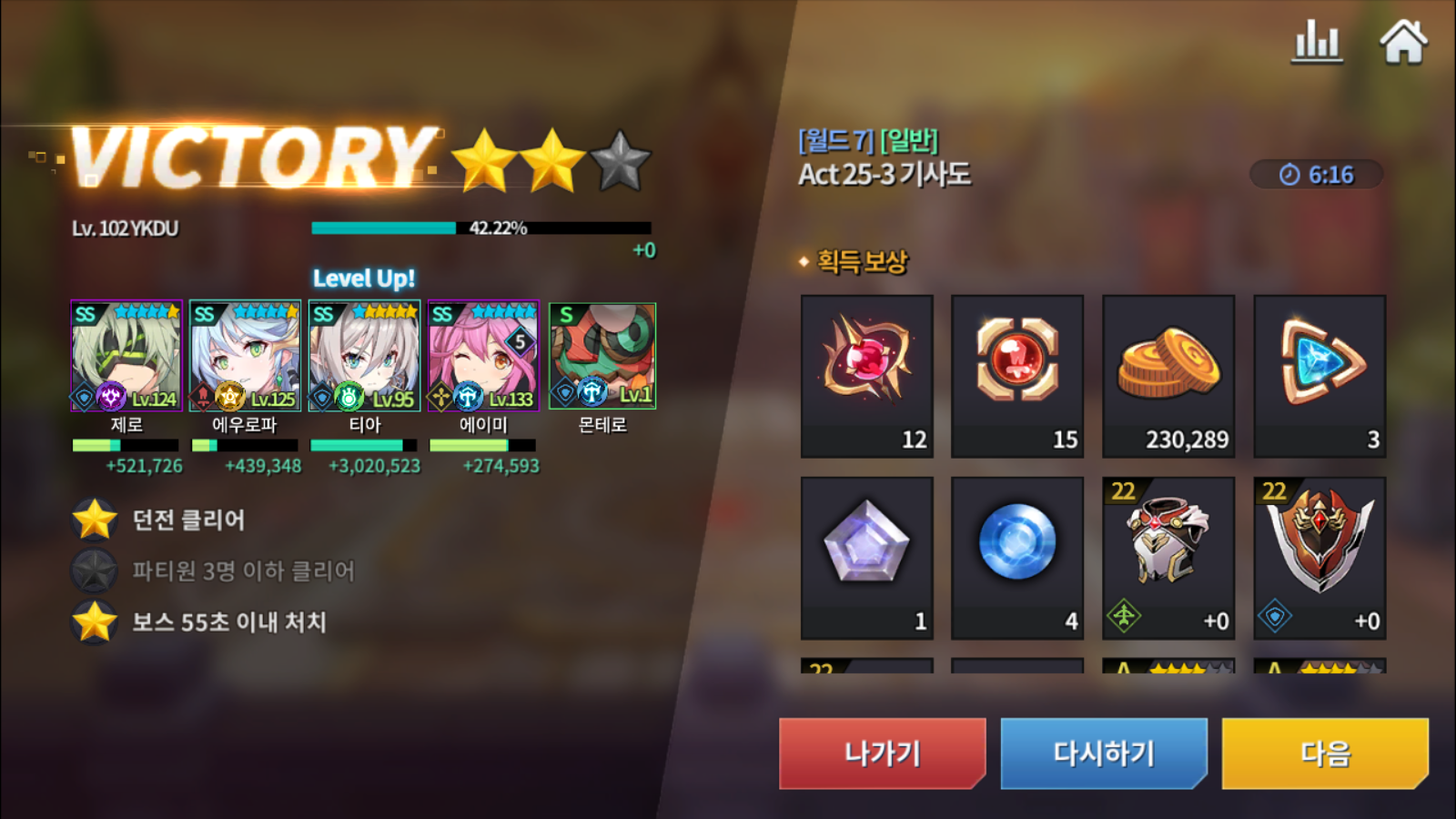Image resolution: width=1456 pixels, height=819 pixels.
Task: Click the blue orb reward showing 4
Action: pyautogui.click(x=1016, y=555)
